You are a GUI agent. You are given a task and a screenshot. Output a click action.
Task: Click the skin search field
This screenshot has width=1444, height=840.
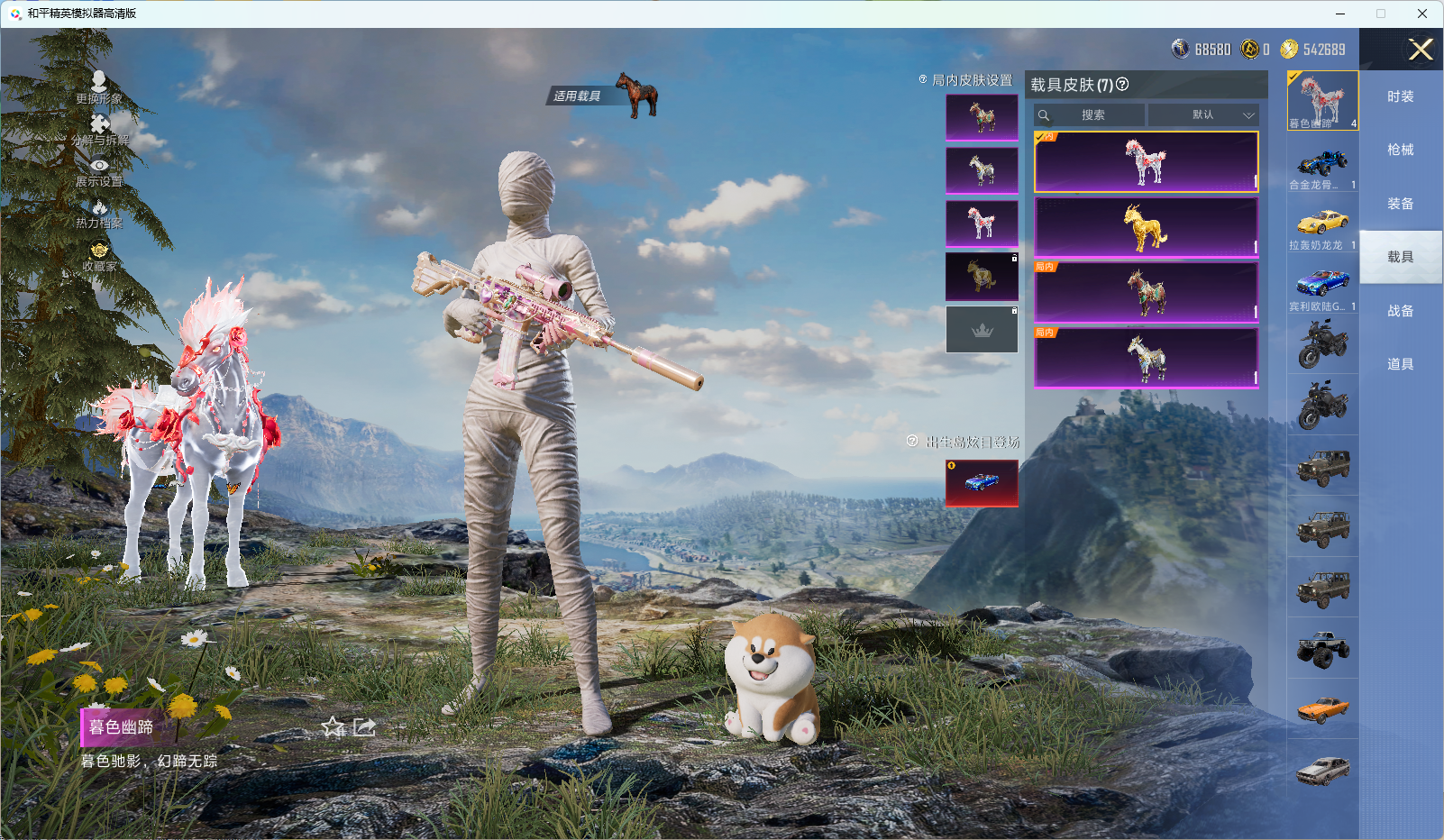(1092, 115)
